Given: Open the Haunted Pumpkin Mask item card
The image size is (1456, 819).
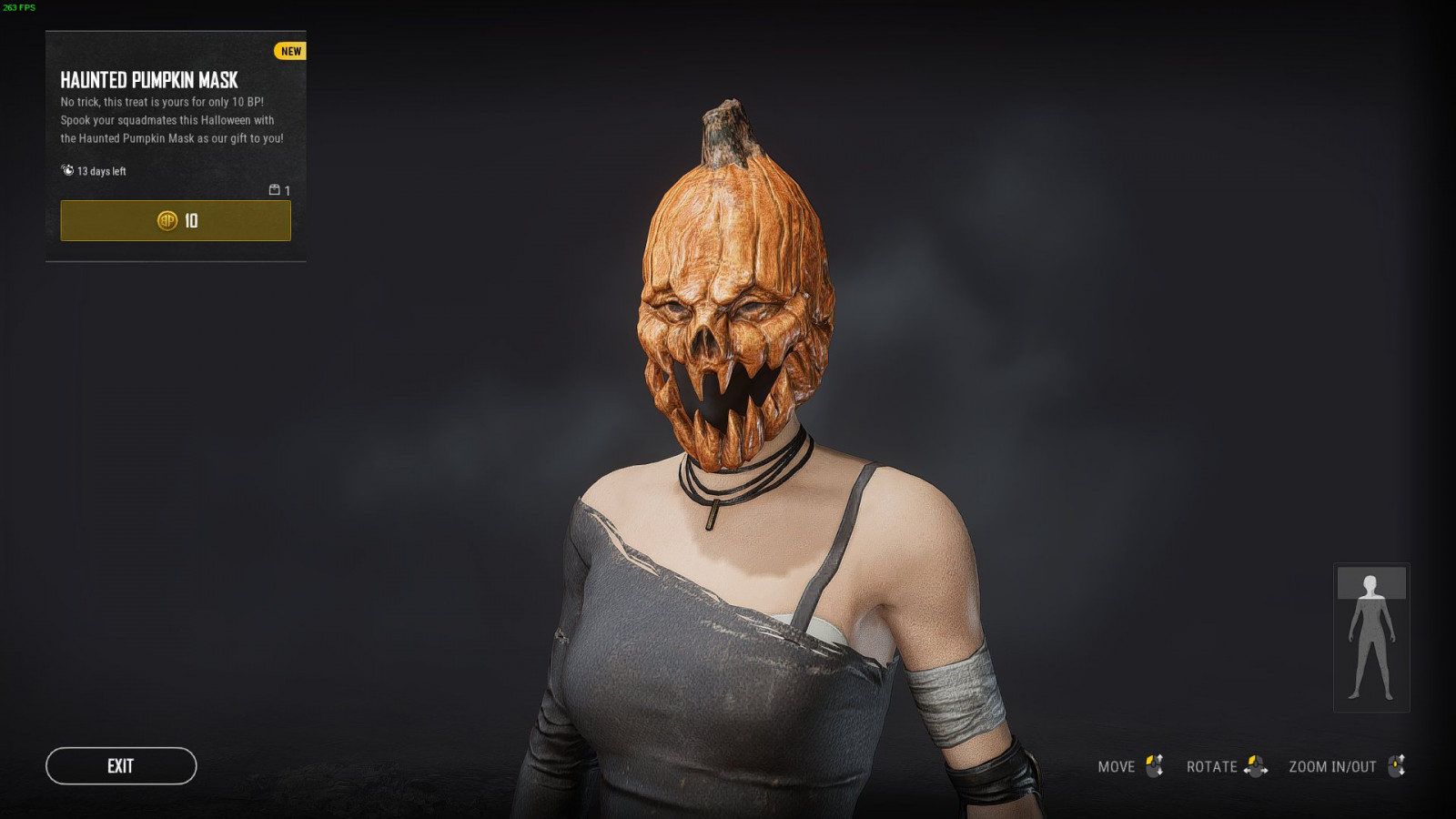Looking at the screenshot, I should pos(149,80).
